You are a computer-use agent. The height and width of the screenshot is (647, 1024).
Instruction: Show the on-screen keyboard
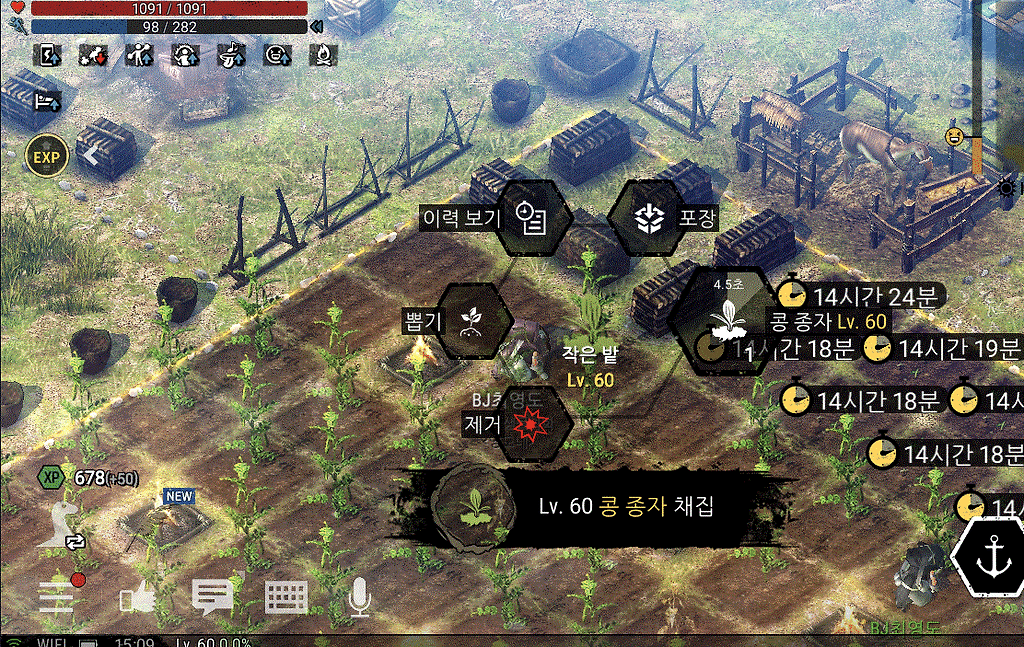pos(286,597)
